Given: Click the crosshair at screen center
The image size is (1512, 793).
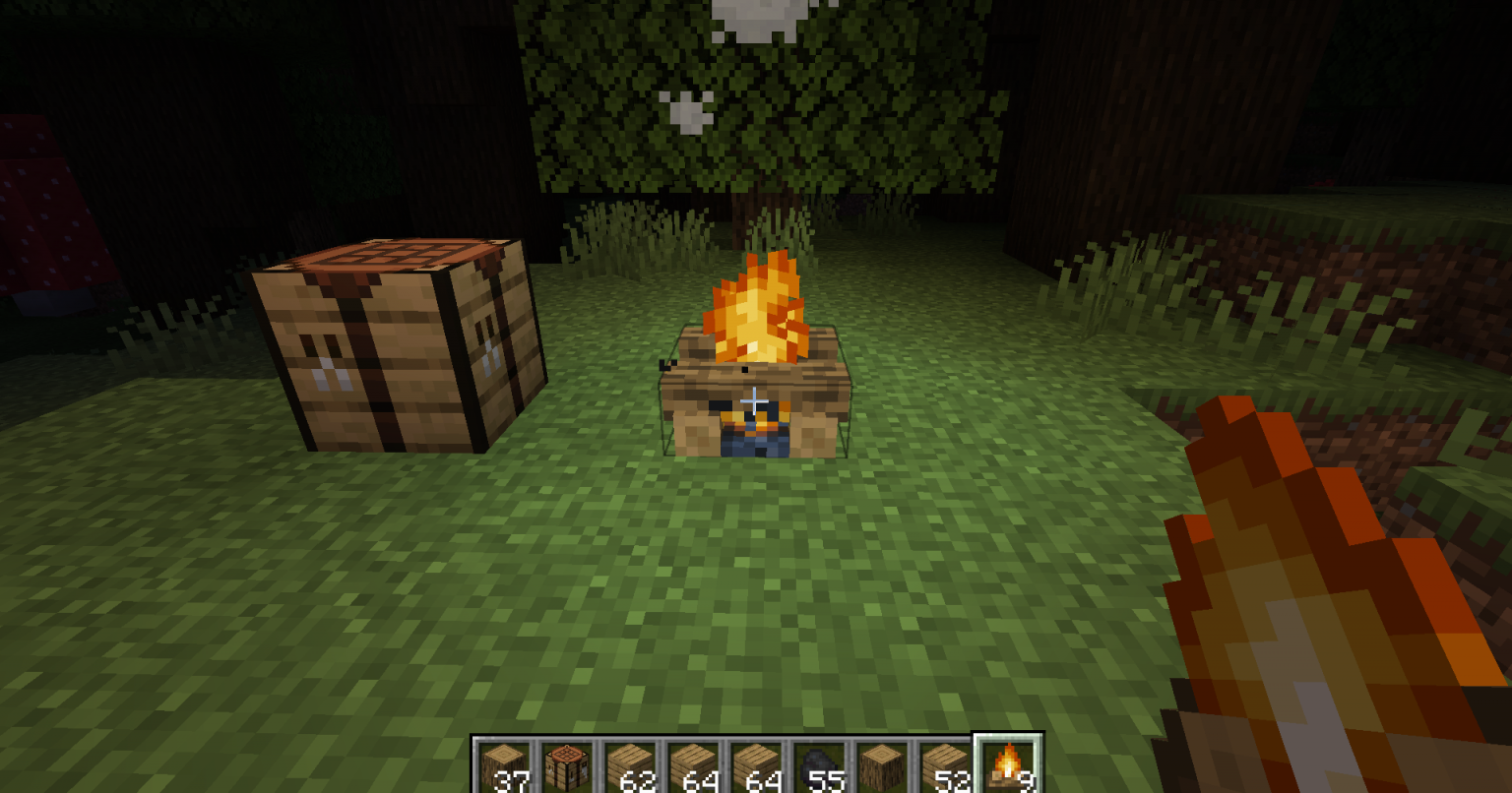Looking at the screenshot, I should 754,398.
